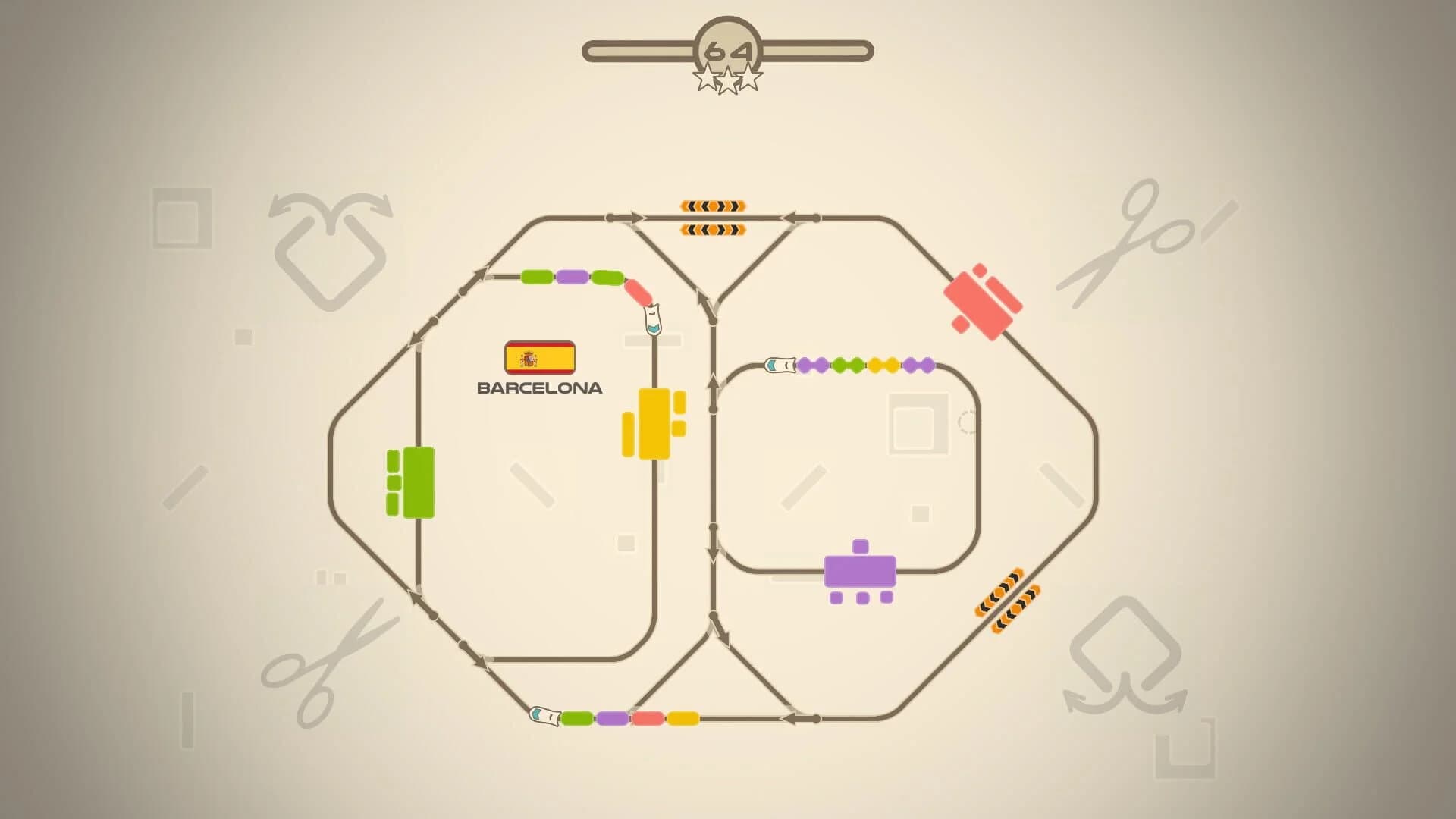Select the yellow station in the center
Screen dimensions: 1456x819
pos(654,425)
